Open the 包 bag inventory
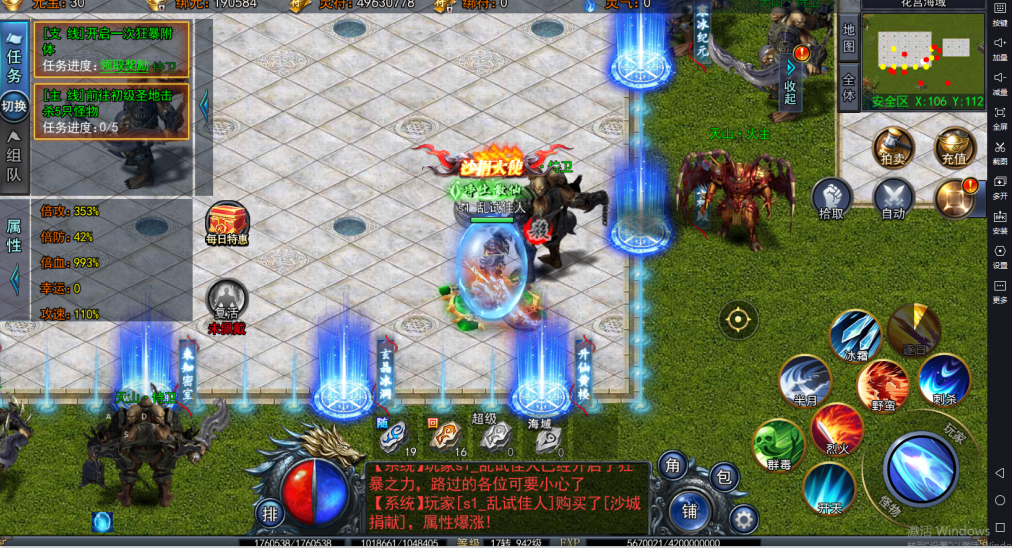Viewport: 1012px width, 548px height. [726, 476]
